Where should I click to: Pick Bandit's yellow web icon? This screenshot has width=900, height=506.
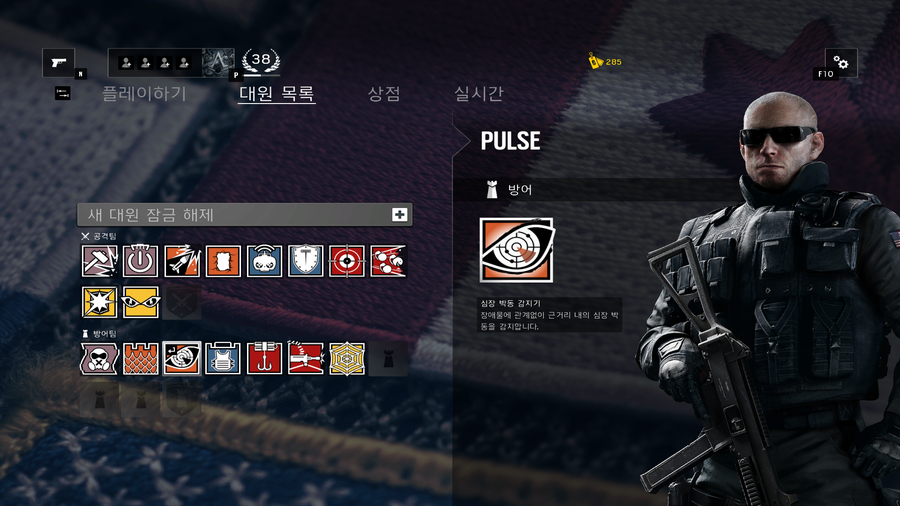[x=347, y=358]
